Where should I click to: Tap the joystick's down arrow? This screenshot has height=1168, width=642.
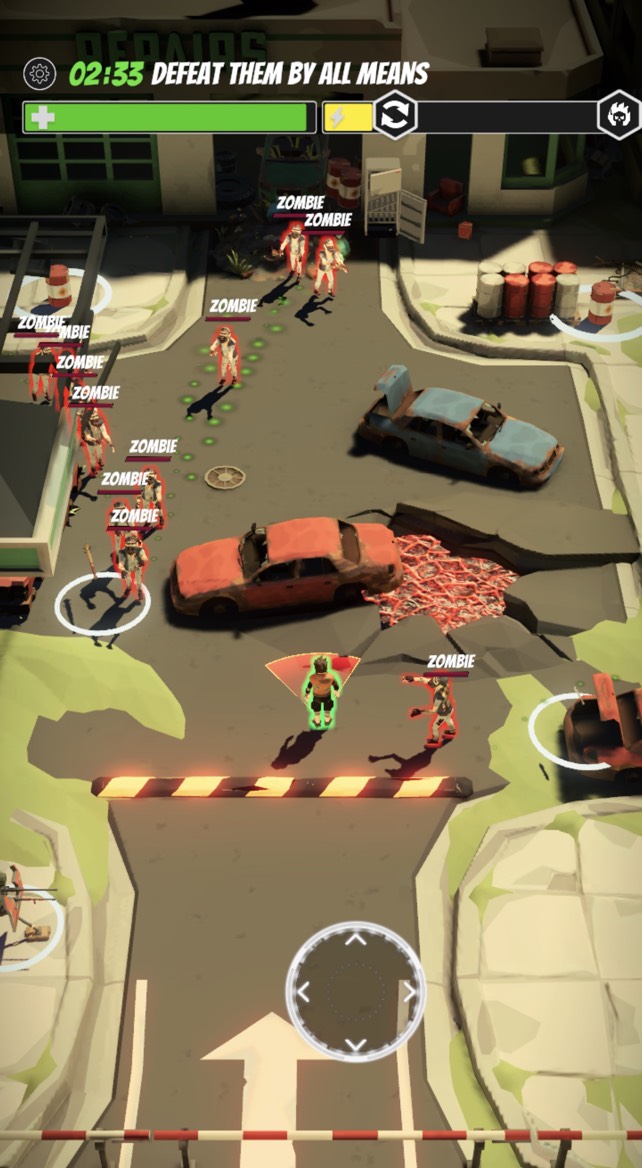pyautogui.click(x=356, y=1044)
